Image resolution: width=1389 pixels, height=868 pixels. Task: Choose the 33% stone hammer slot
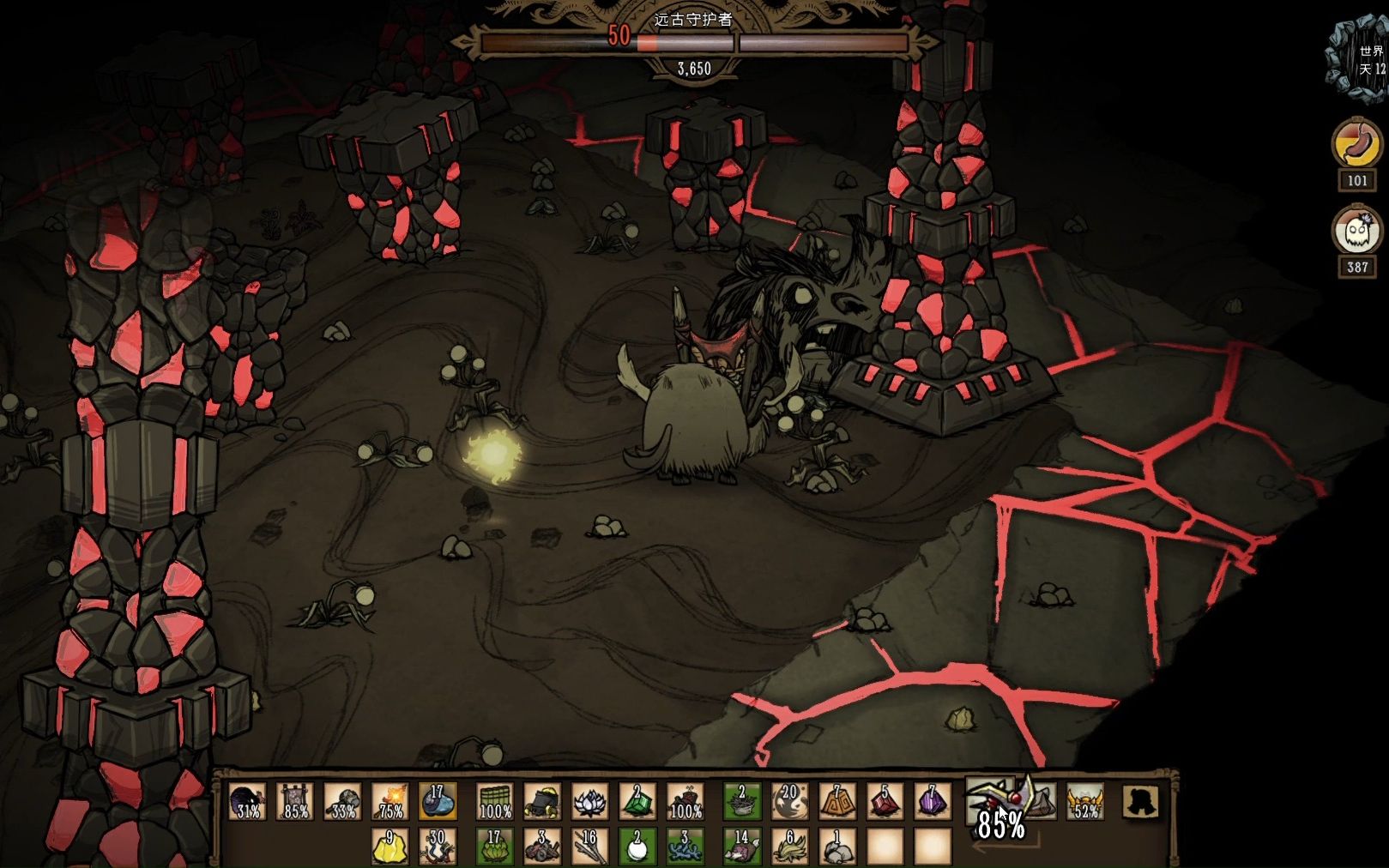click(x=343, y=801)
